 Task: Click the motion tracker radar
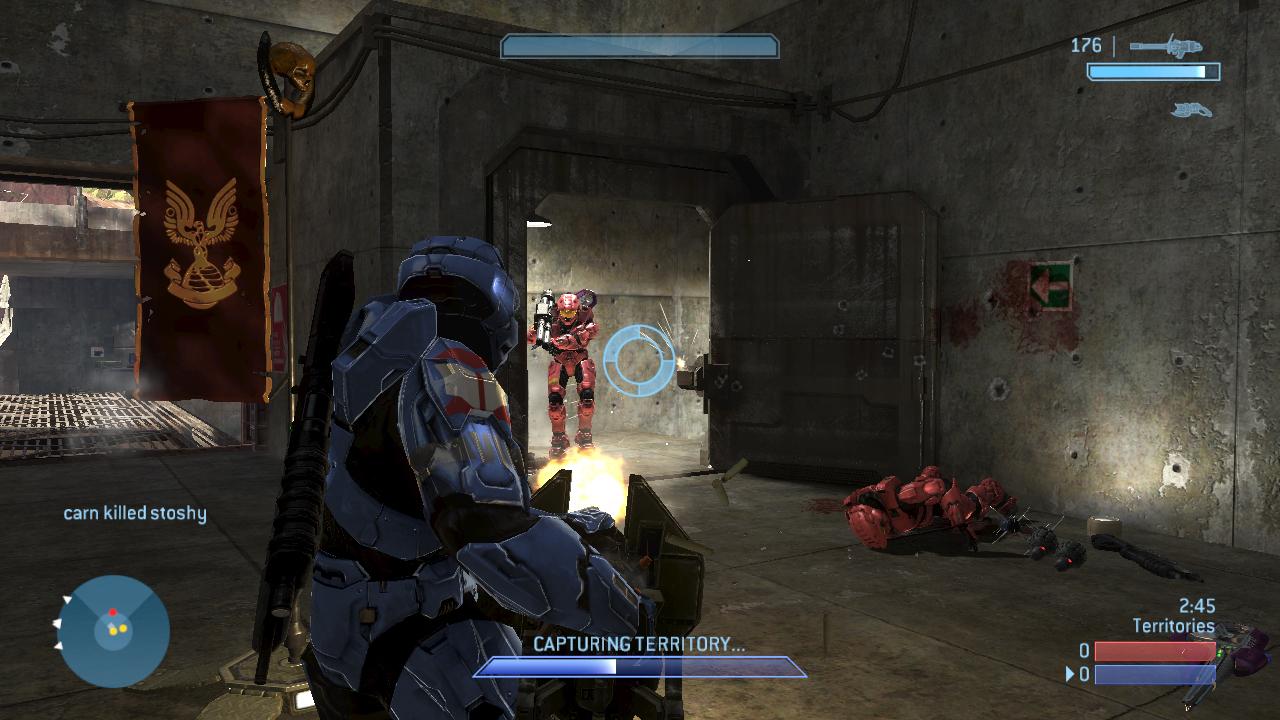coord(113,630)
